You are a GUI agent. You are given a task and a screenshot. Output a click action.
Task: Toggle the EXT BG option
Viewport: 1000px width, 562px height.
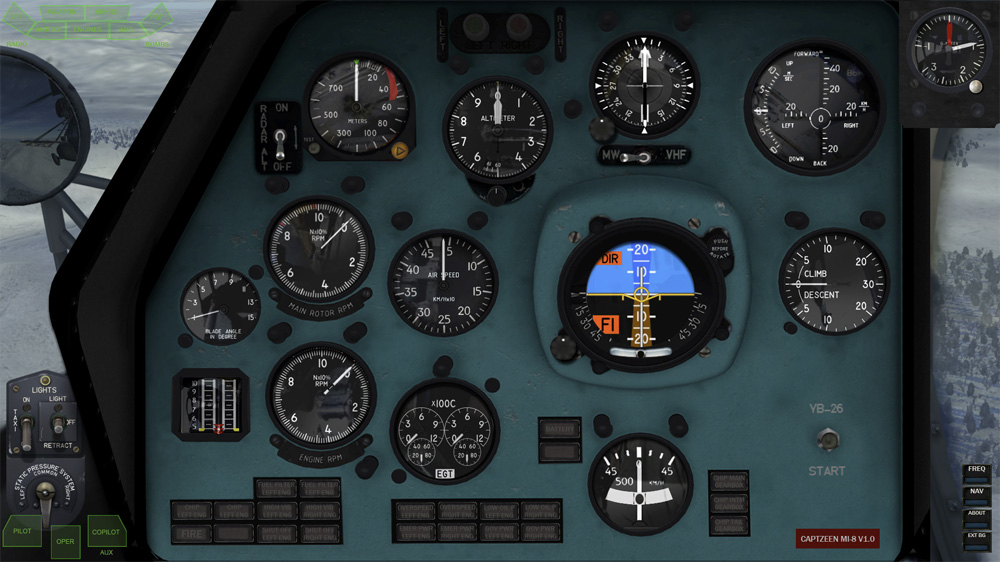[x=976, y=536]
